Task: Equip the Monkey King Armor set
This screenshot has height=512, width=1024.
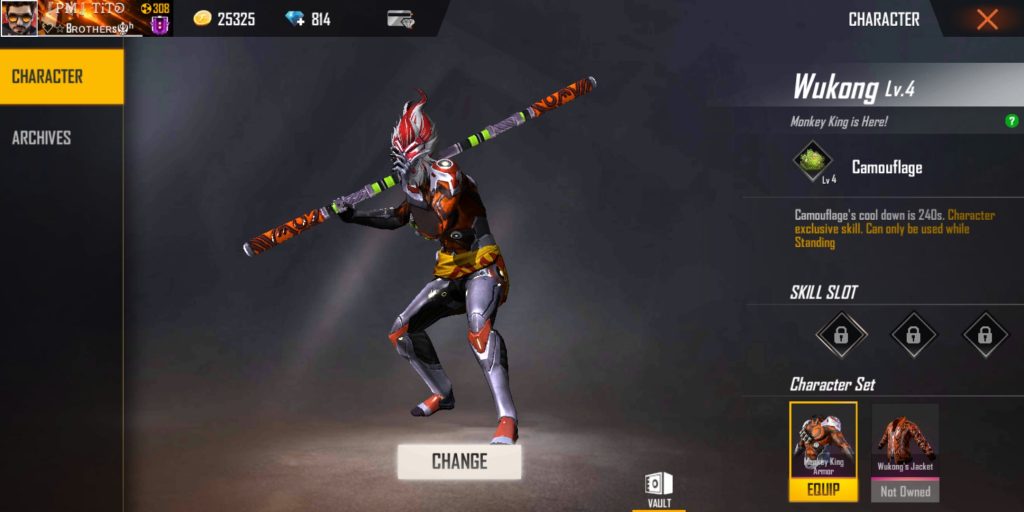Action: tap(823, 490)
